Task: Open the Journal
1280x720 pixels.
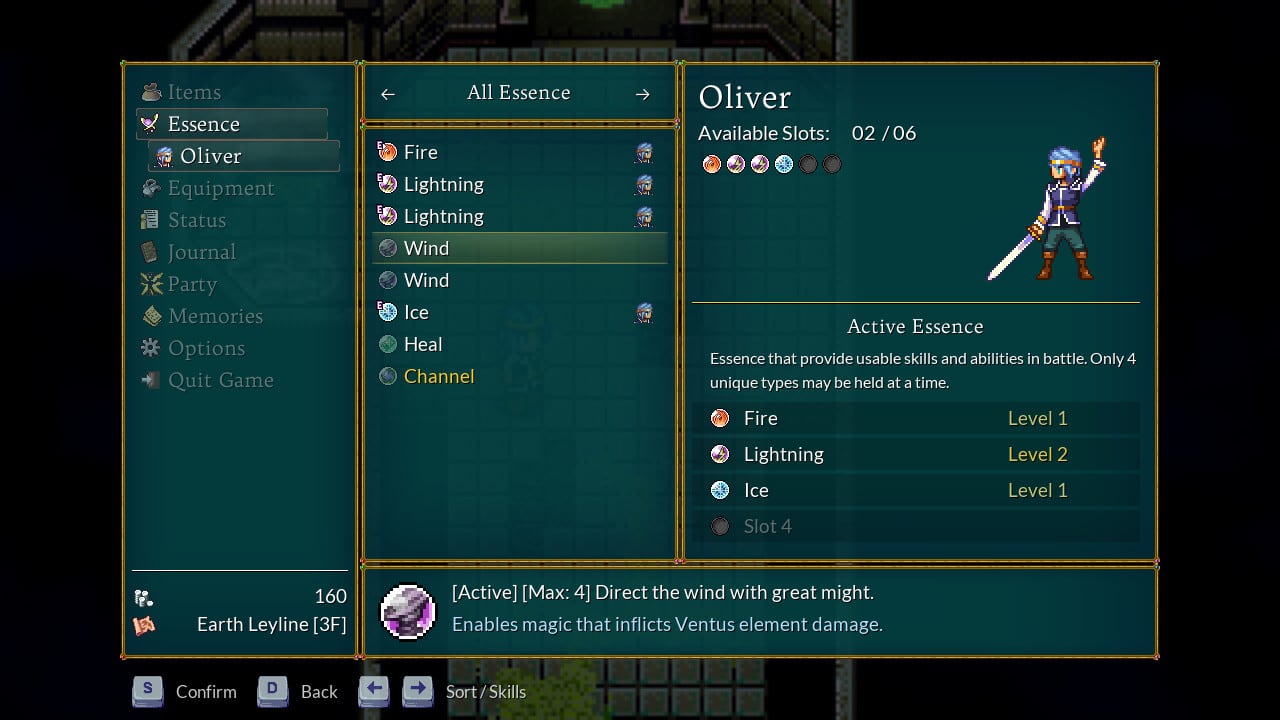Action: pos(201,252)
